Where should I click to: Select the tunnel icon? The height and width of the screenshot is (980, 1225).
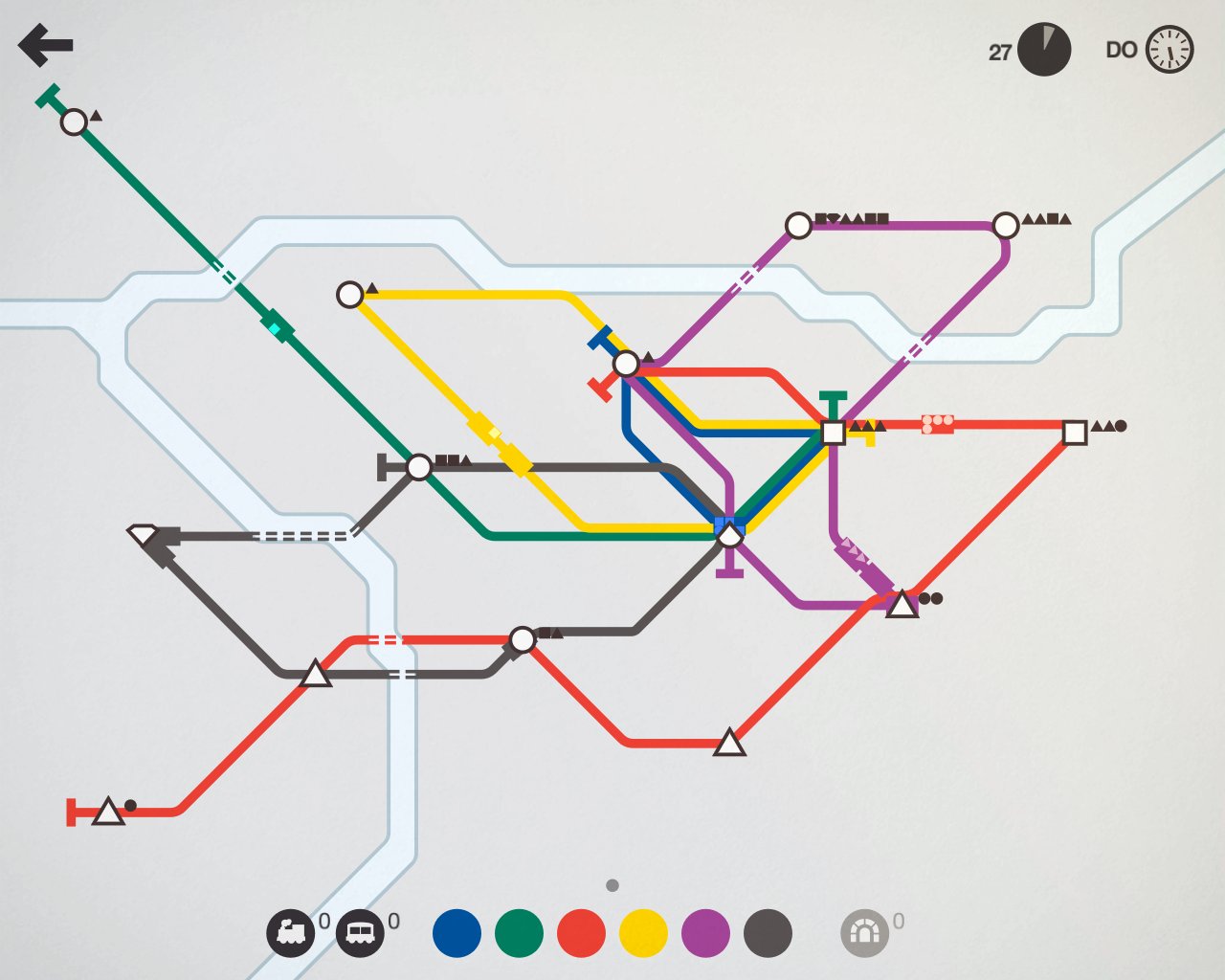(864, 932)
